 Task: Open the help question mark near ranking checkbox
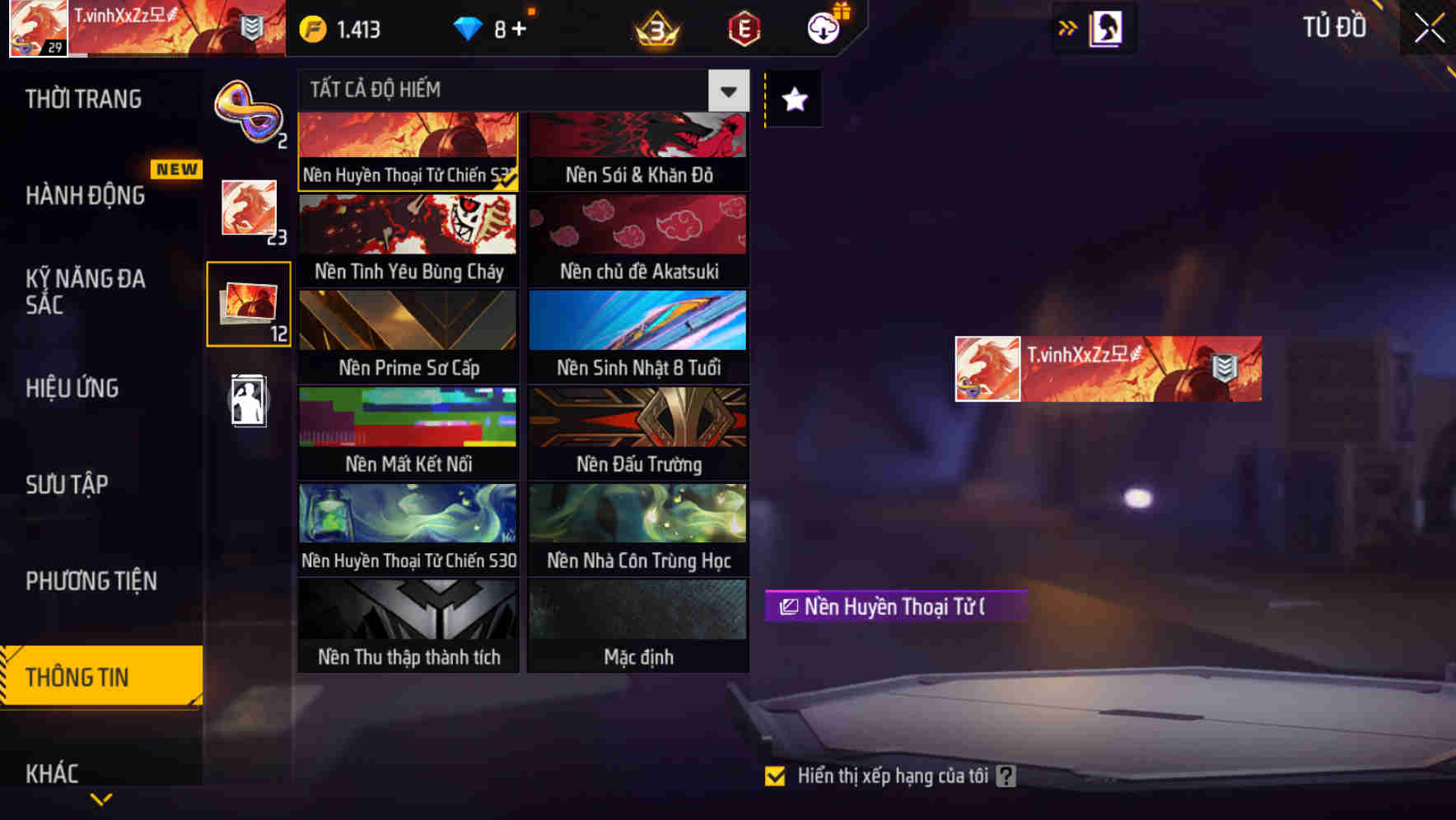1004,775
